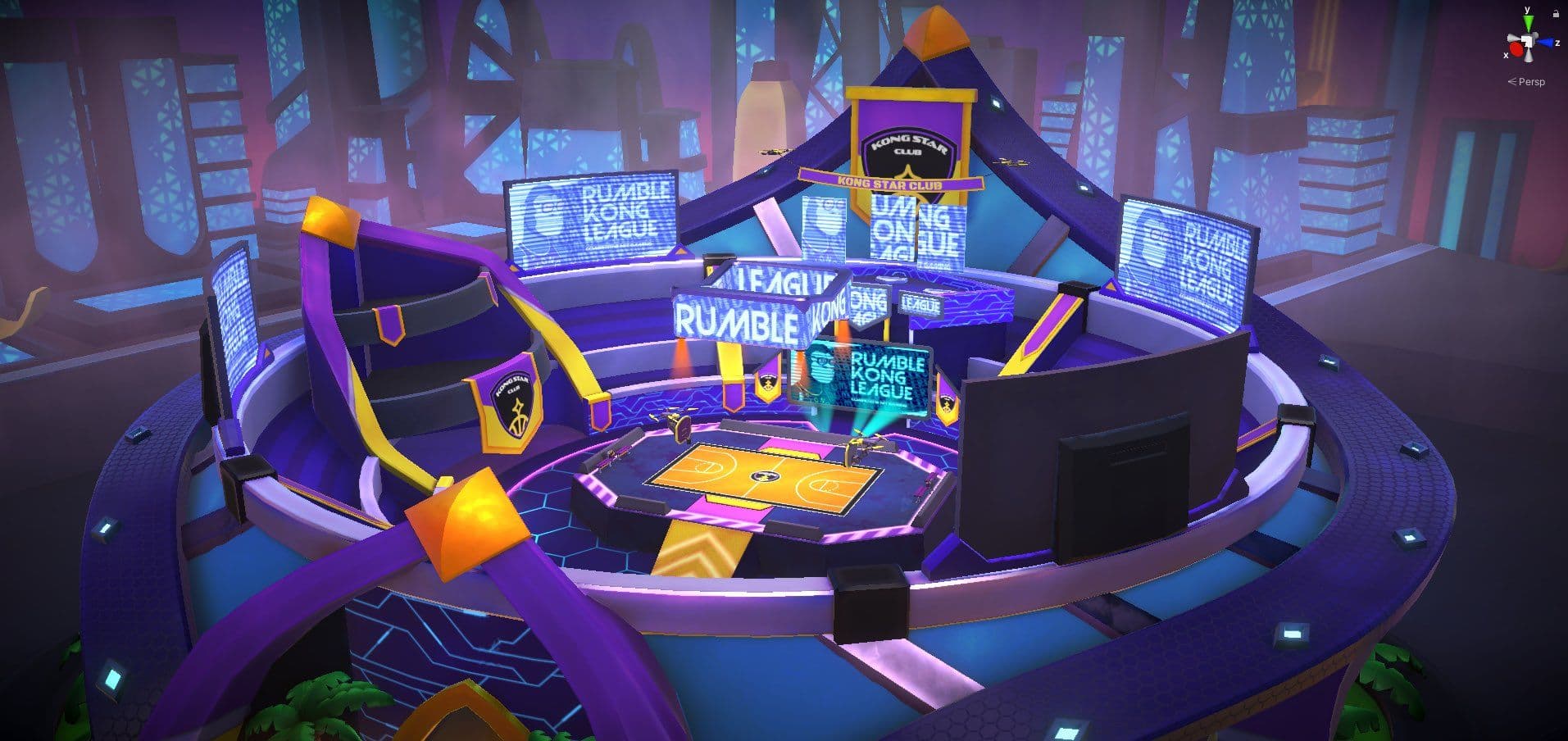Click the gray cone opposite the Z axis

[1513, 38]
